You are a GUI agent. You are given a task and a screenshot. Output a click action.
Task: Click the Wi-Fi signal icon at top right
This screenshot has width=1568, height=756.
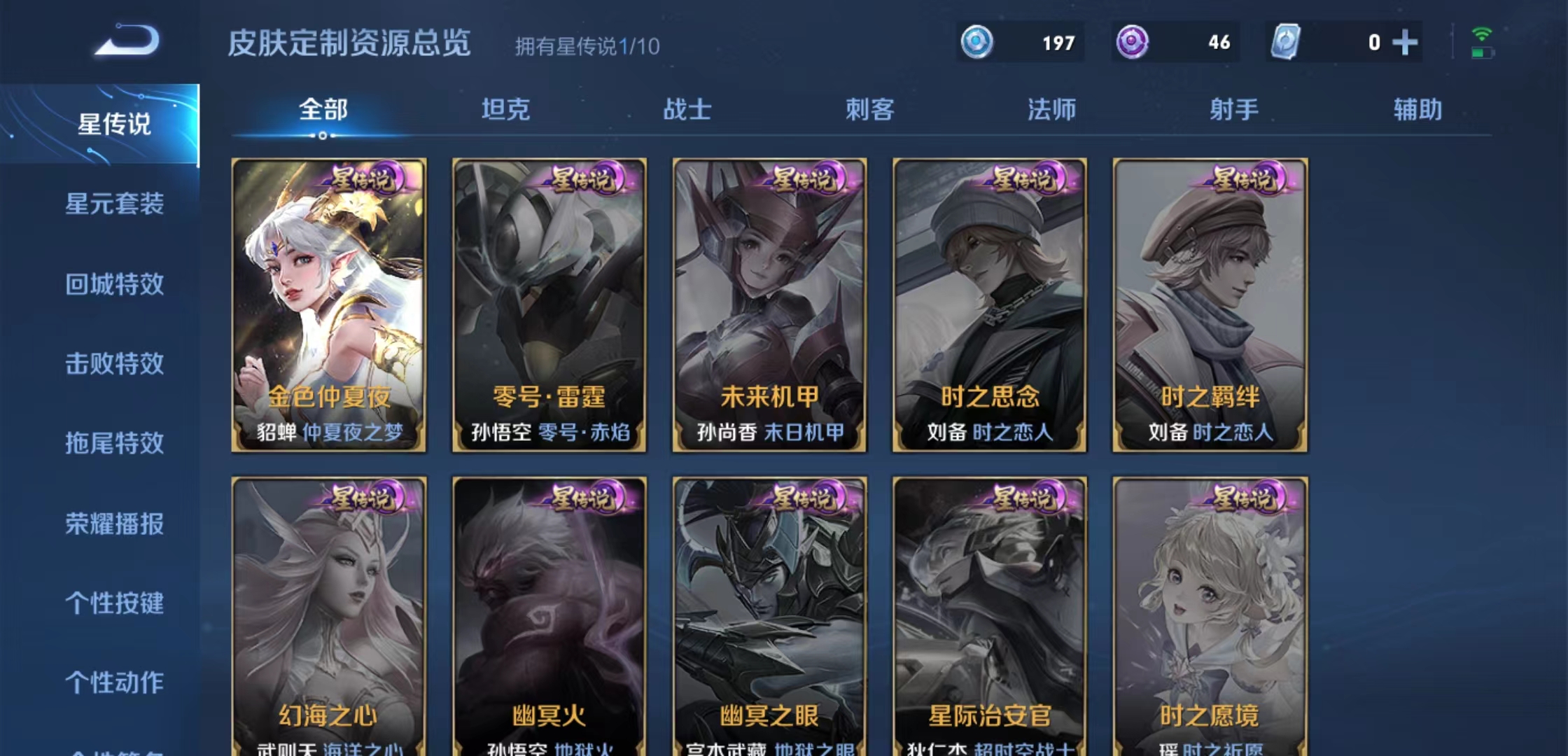point(1483,33)
